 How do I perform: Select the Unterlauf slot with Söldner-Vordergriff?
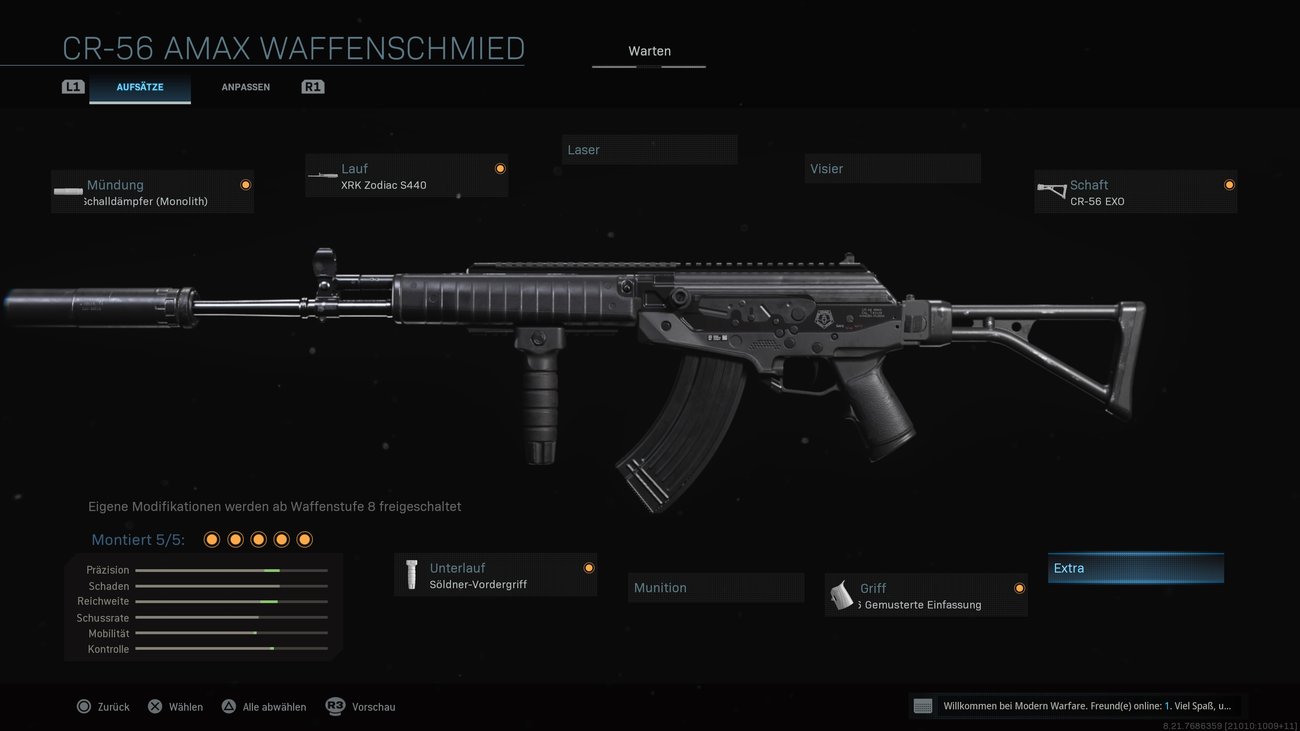(x=495, y=574)
